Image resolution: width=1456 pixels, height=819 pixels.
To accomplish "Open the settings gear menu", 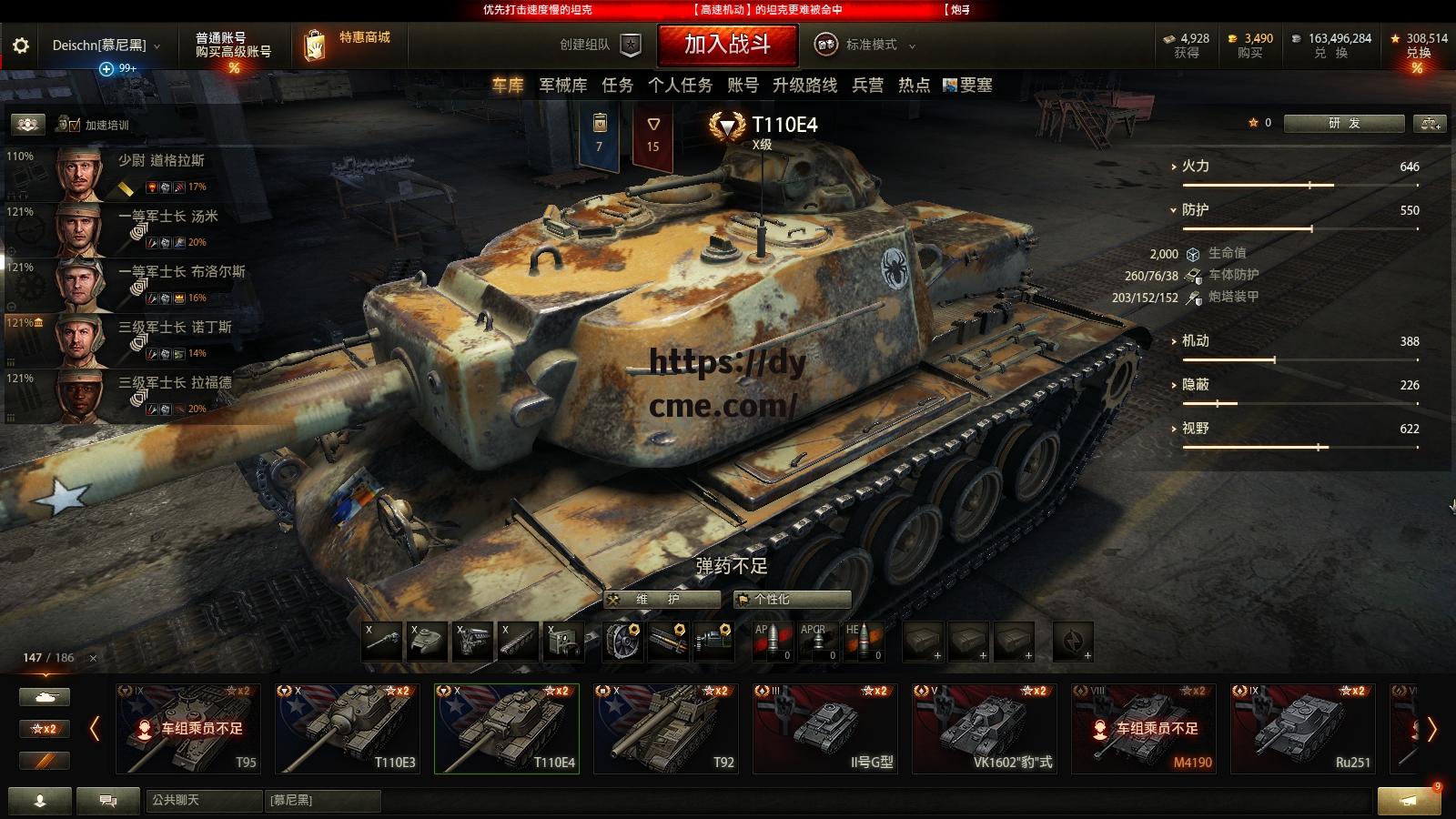I will tap(21, 45).
